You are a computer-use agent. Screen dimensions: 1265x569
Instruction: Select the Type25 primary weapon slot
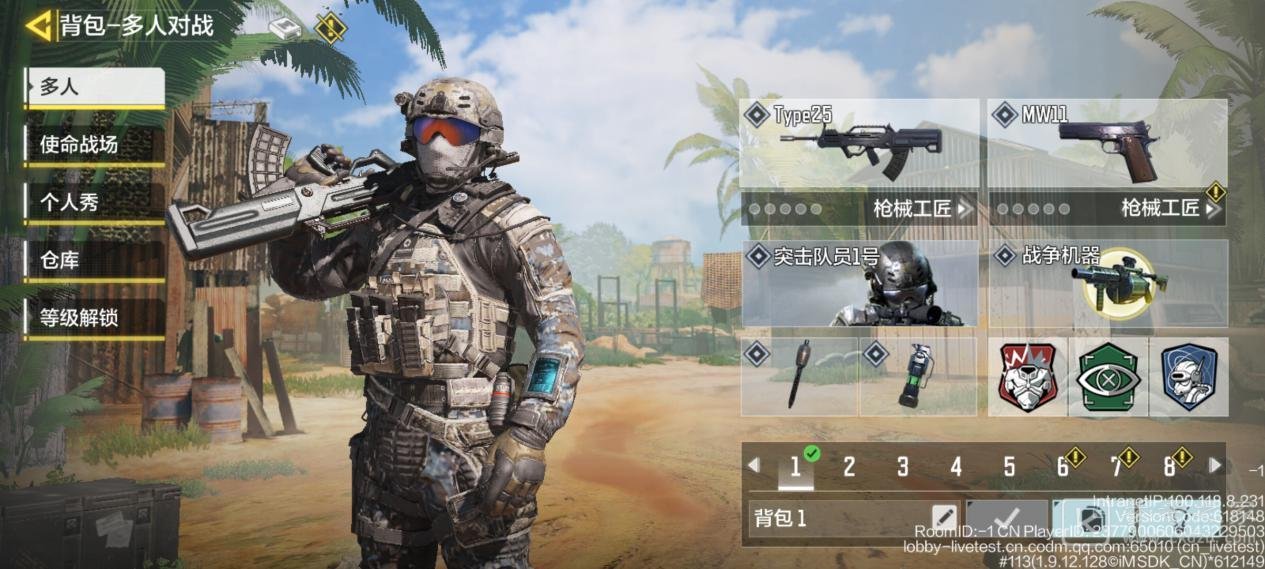(859, 144)
